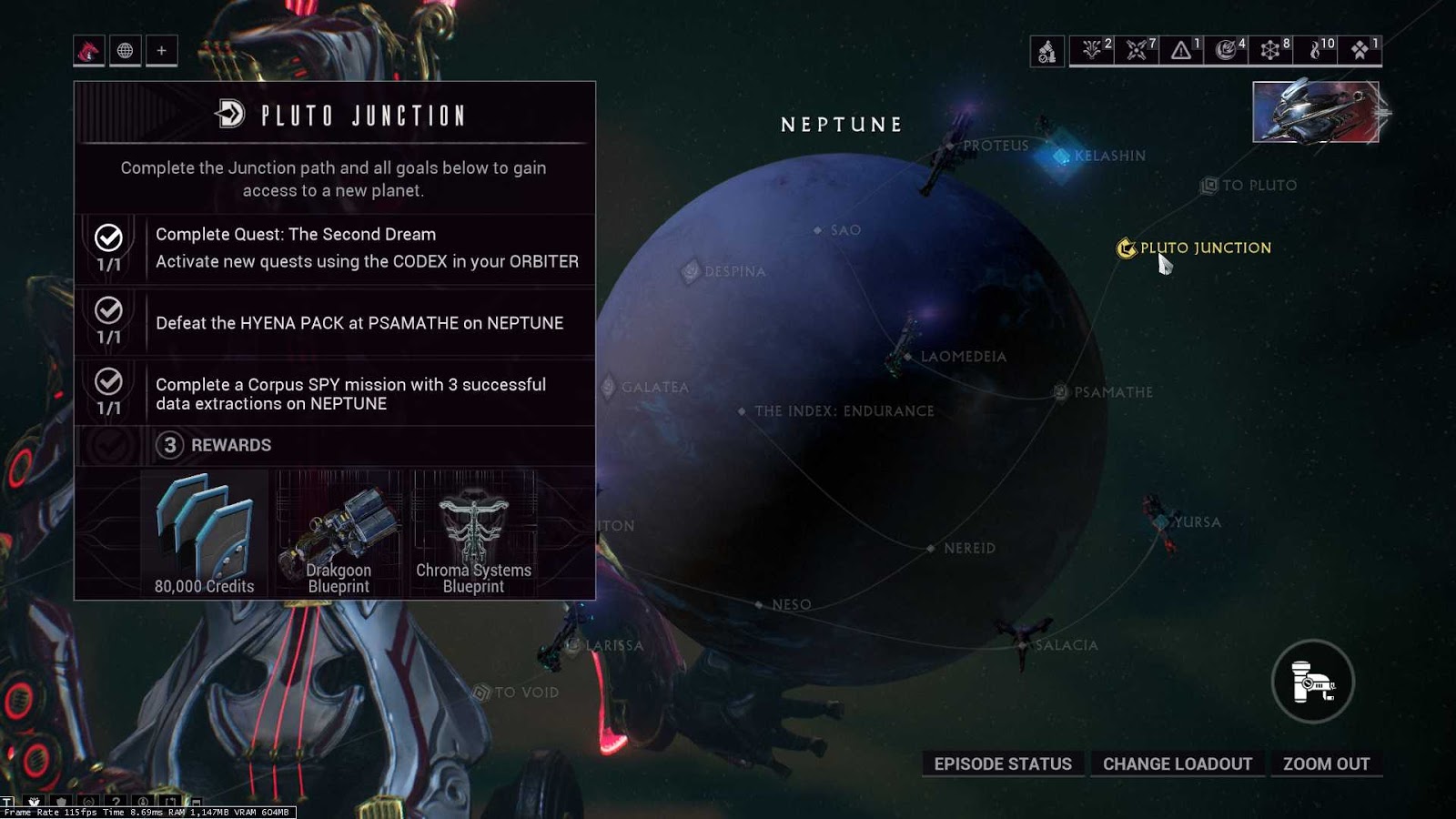Click the CHANGE LOADOUT button
Image resolution: width=1456 pixels, height=819 pixels.
pos(1178,764)
